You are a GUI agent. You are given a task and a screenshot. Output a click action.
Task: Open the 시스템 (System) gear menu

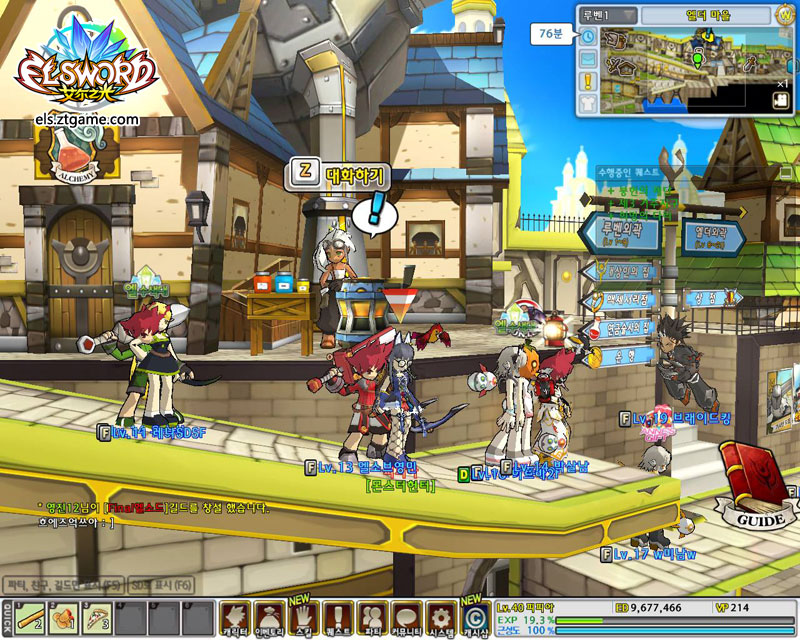coord(440,617)
